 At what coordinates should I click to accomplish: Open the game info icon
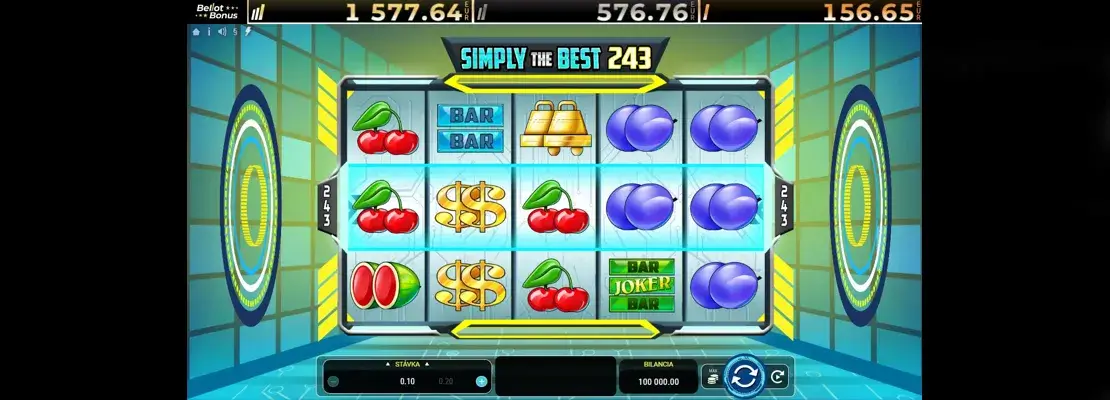pyautogui.click(x=209, y=31)
